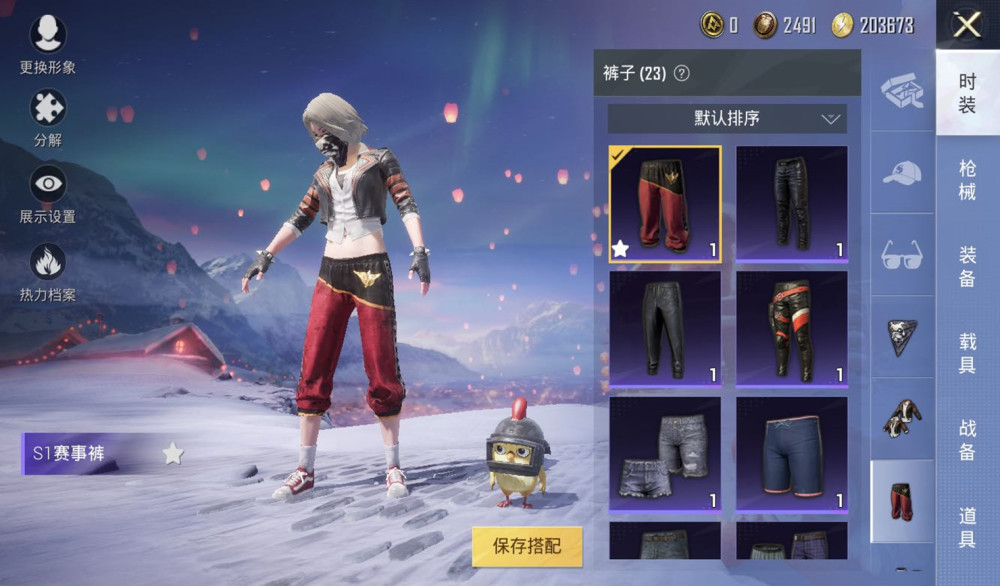This screenshot has width=1000, height=586.
Task: Select the face mask category
Action: pos(902,337)
